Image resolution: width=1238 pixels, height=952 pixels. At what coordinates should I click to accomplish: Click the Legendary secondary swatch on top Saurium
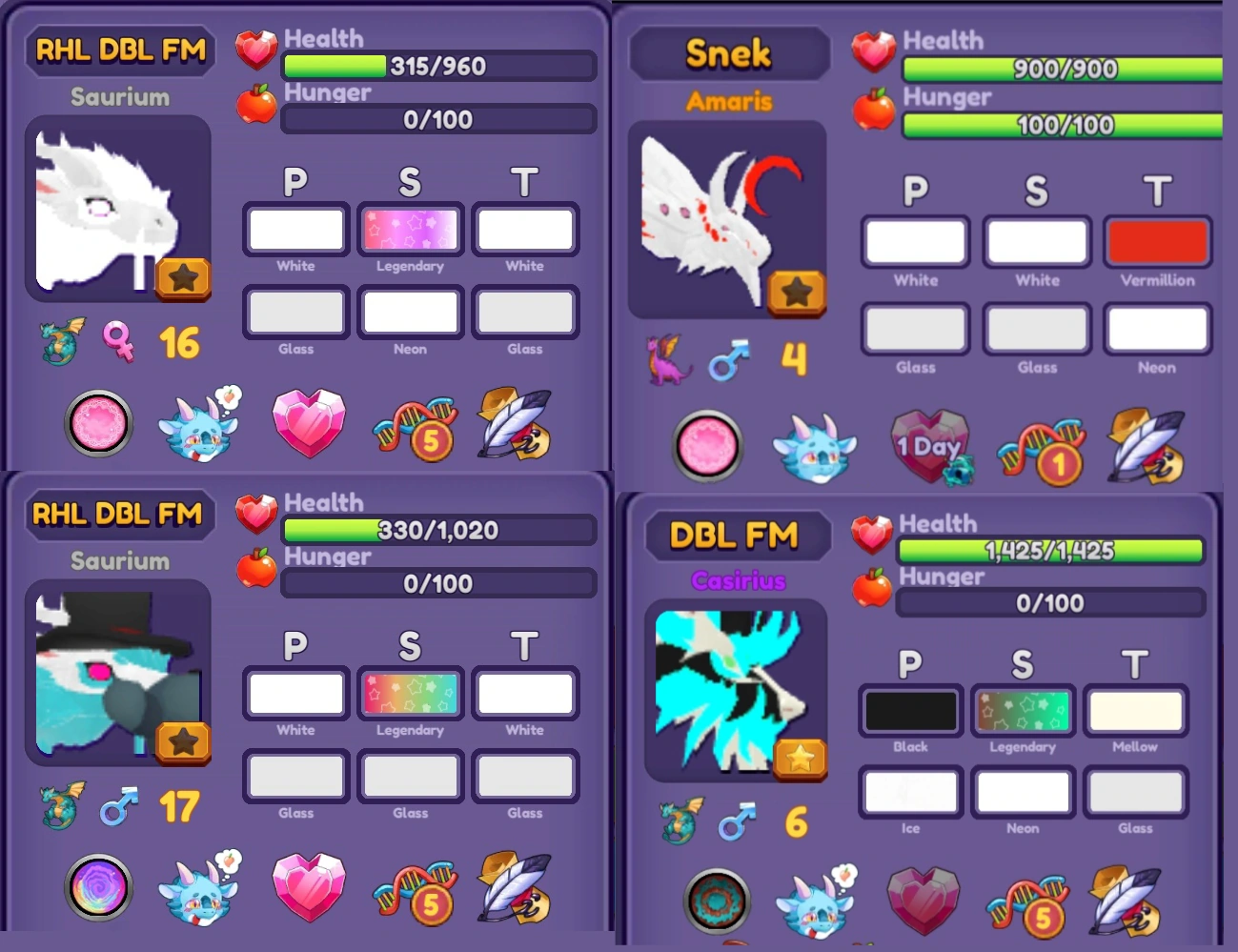pyautogui.click(x=410, y=229)
